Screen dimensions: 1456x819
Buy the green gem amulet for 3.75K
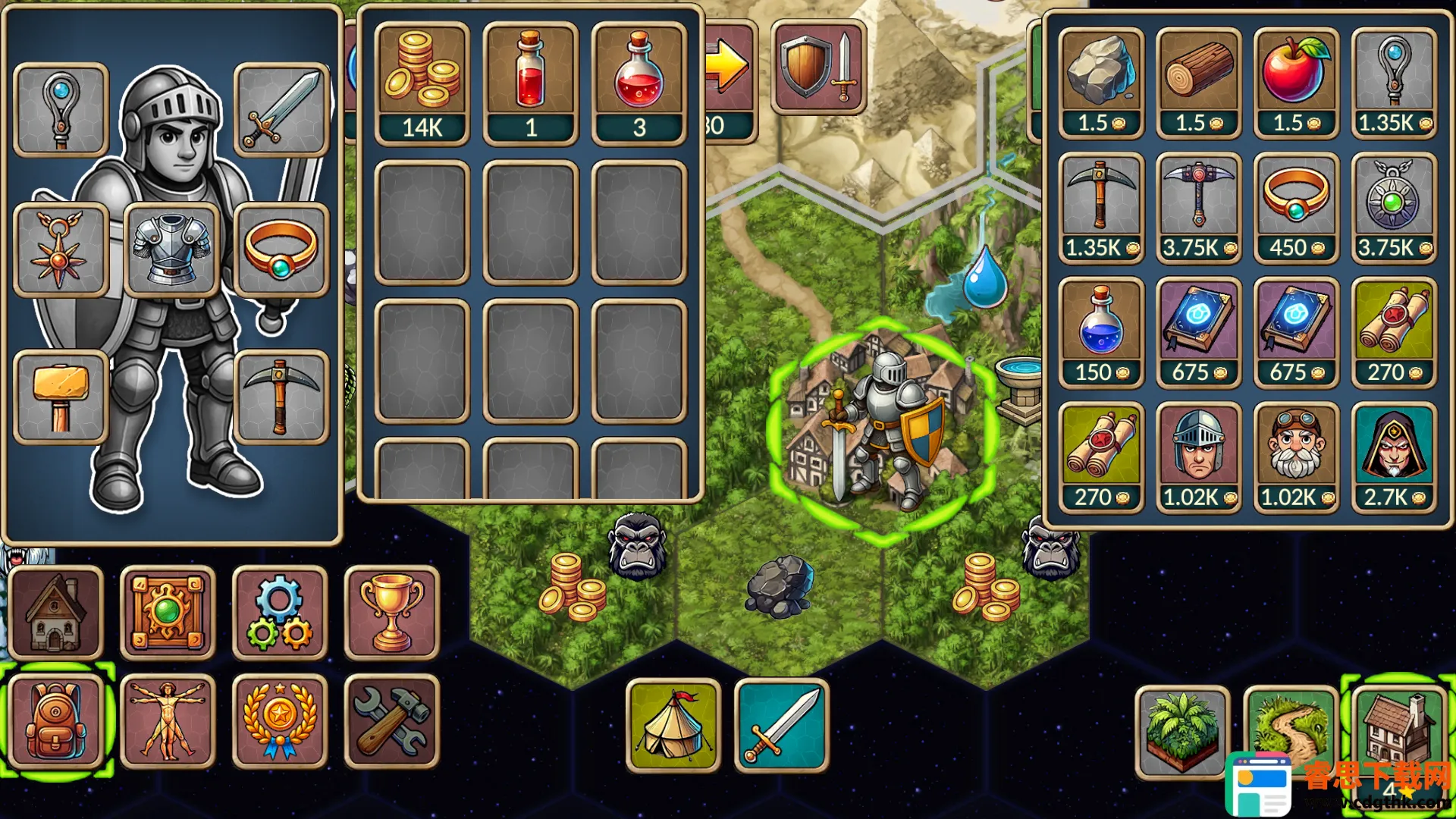[x=1394, y=208]
